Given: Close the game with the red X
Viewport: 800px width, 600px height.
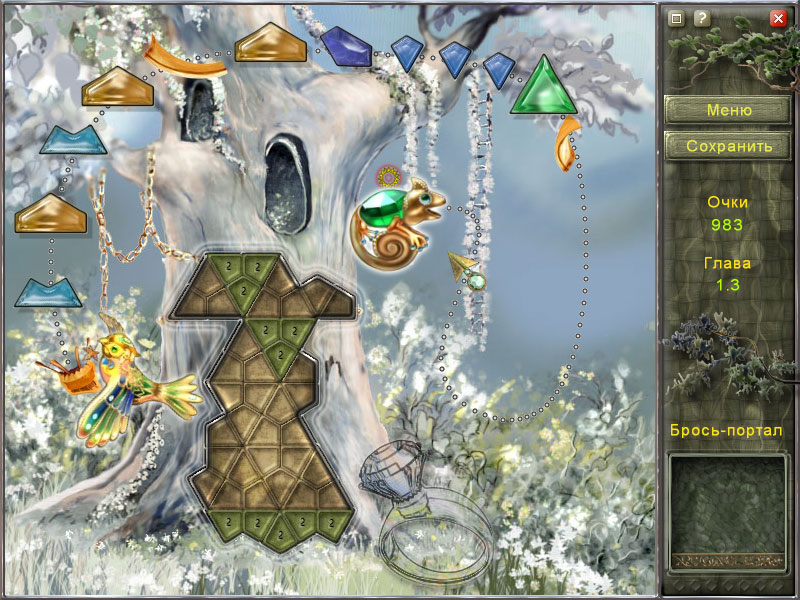Looking at the screenshot, I should pos(778,18).
